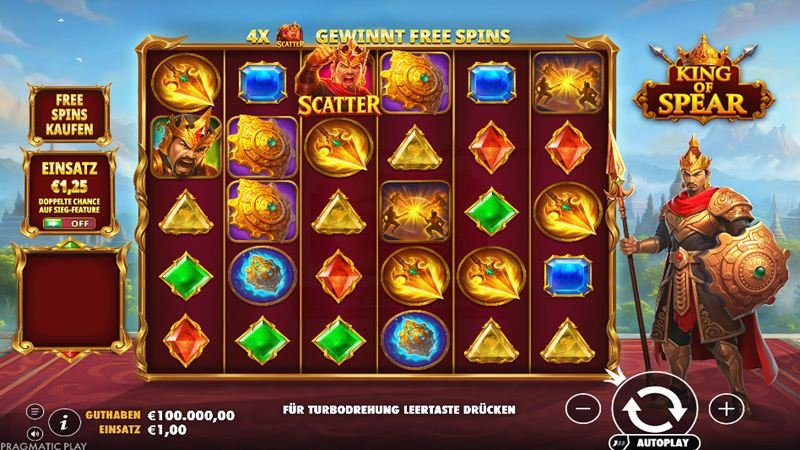Spin the reels with the circular arrows button

coord(653,408)
